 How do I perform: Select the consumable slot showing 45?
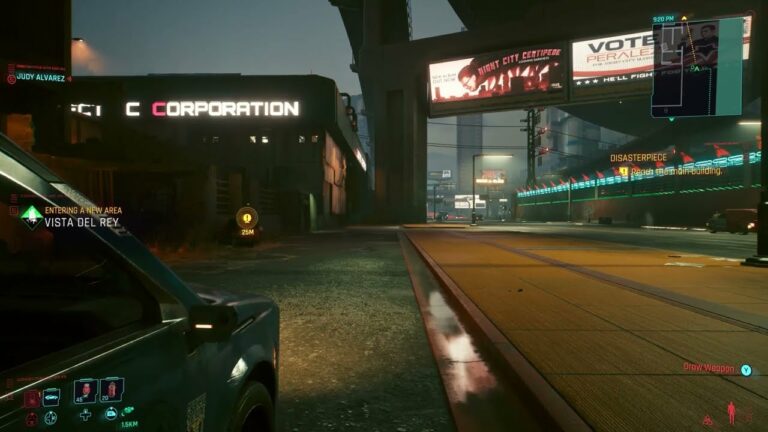click(85, 390)
